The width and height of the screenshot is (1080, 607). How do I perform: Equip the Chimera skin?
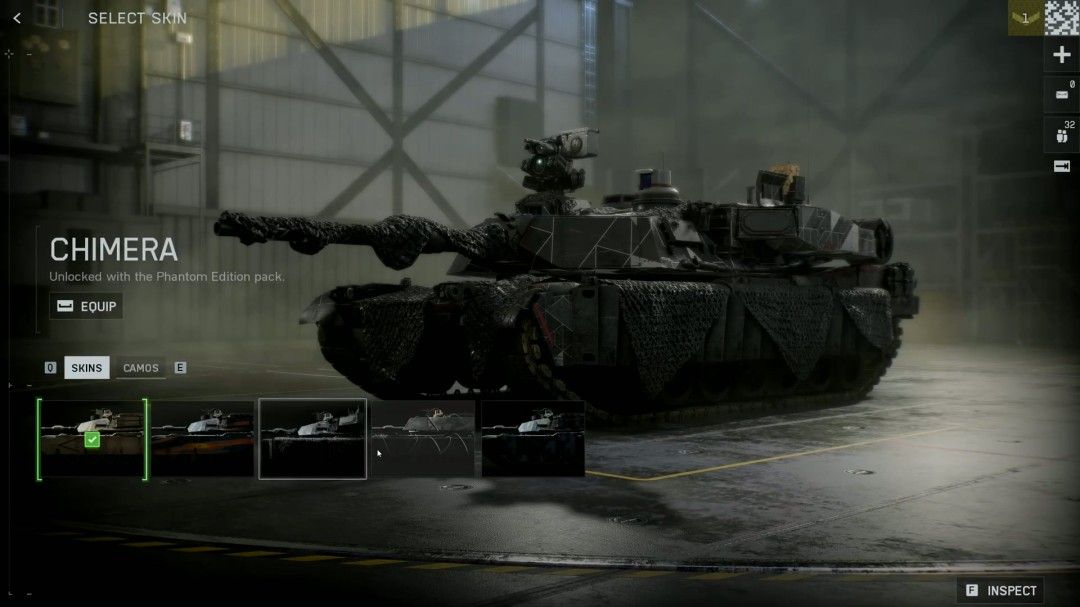(87, 306)
